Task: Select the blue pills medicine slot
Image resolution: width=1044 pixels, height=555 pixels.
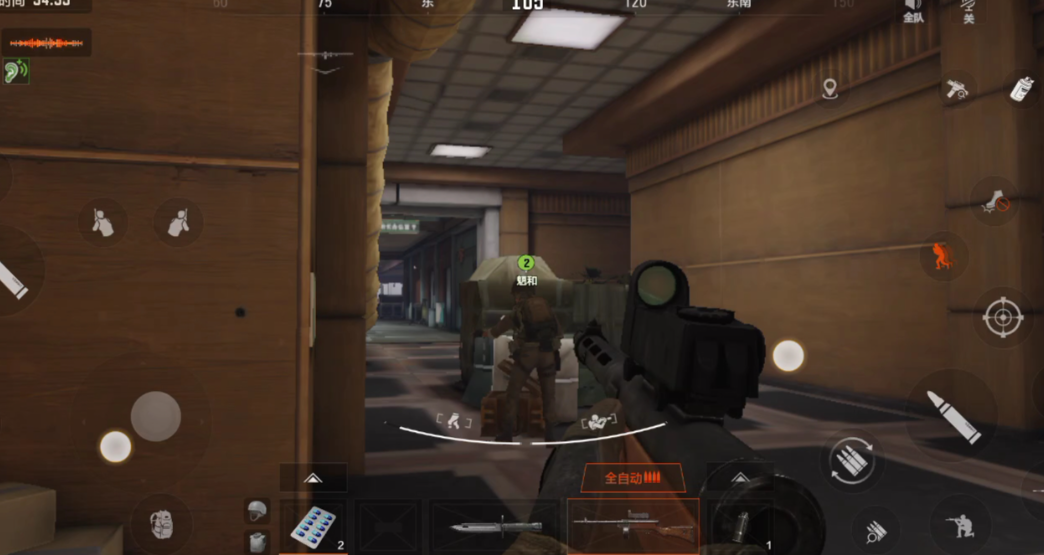Action: click(x=313, y=526)
